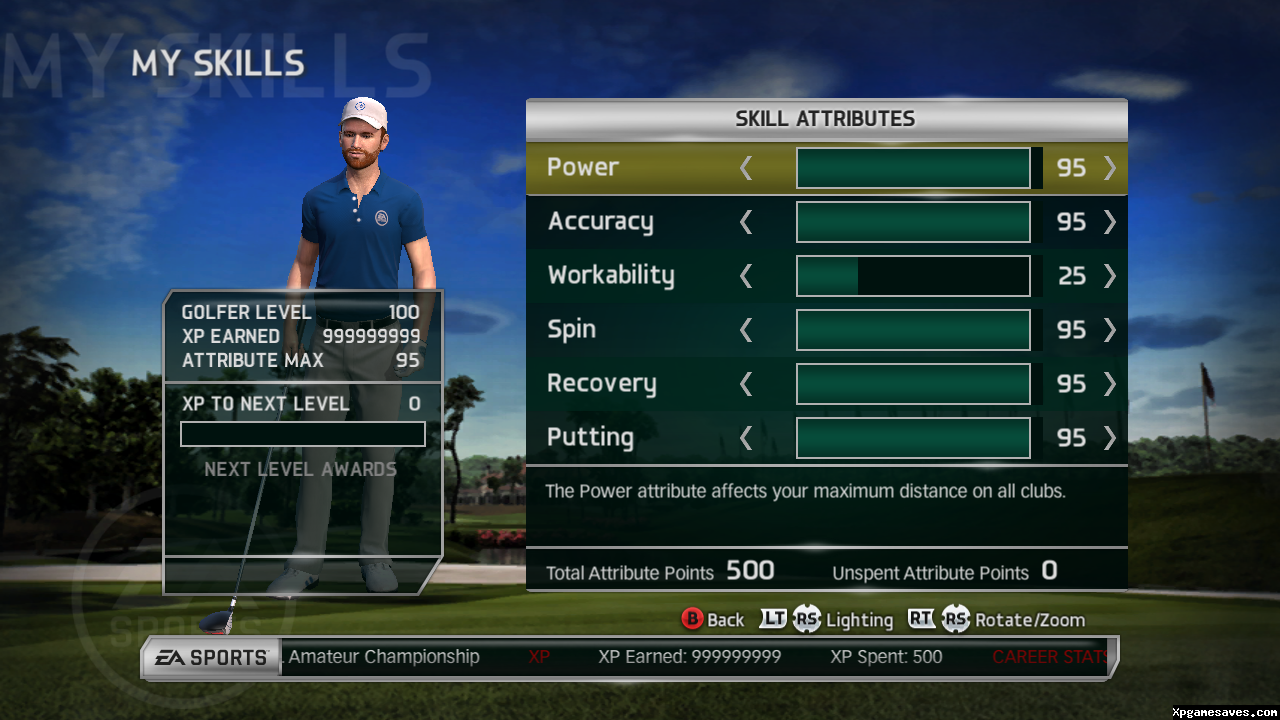This screenshot has height=720, width=1280.
Task: Choose the Workability attribute row
Action: pyautogui.click(x=611, y=275)
